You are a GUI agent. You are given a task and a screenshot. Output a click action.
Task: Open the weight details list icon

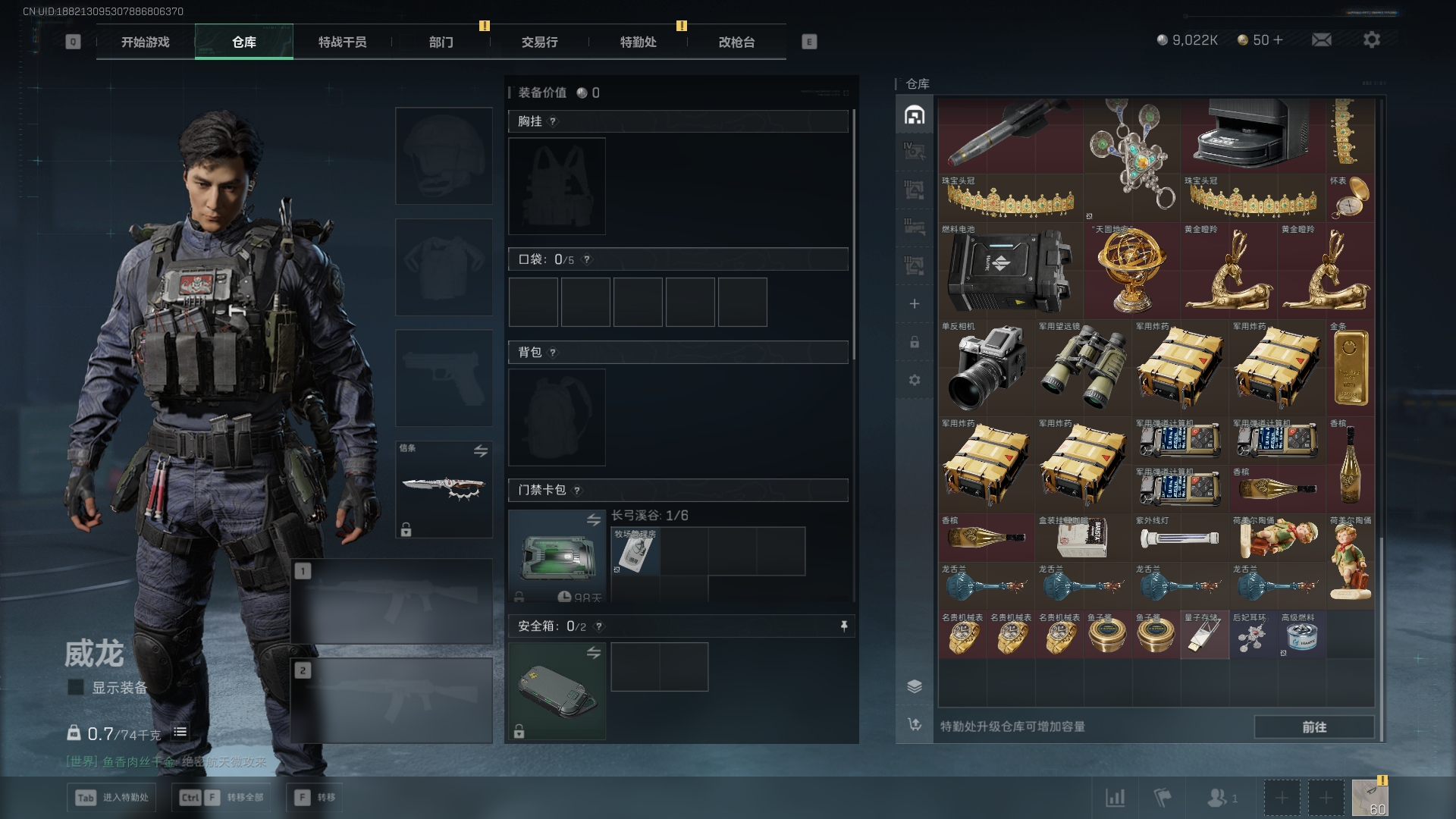pyautogui.click(x=180, y=732)
